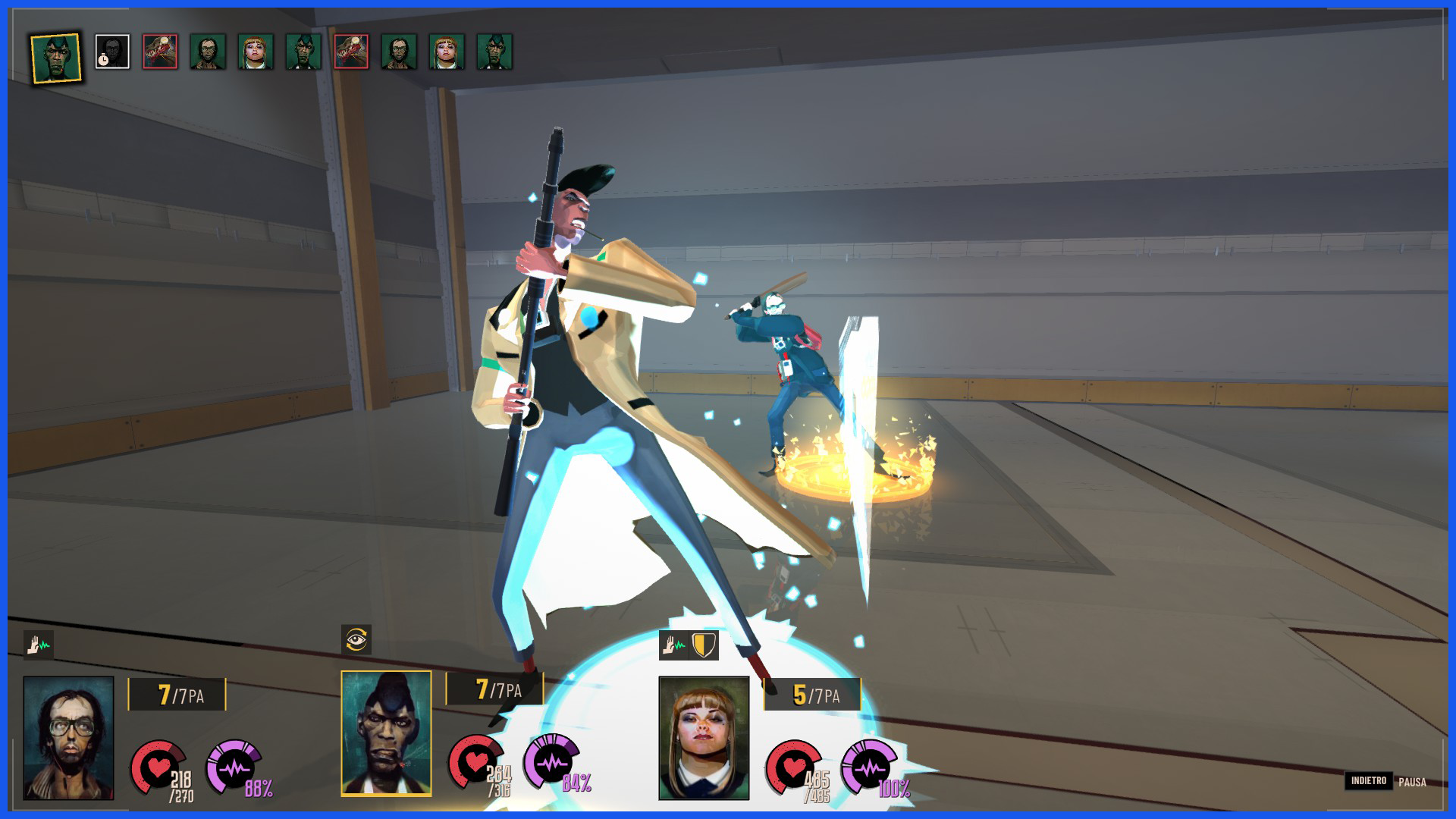The image size is (1456, 819).
Task: Inspect the eye status icon above the mohawk portrait
Action: pyautogui.click(x=356, y=640)
